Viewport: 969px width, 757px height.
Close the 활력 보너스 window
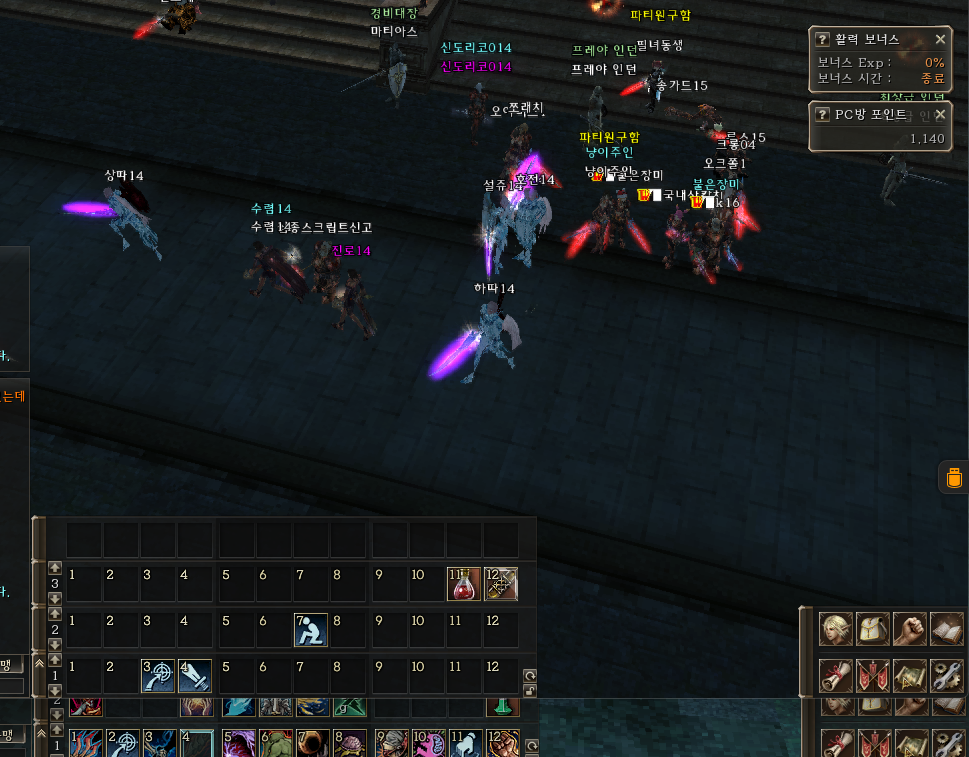pyautogui.click(x=940, y=39)
